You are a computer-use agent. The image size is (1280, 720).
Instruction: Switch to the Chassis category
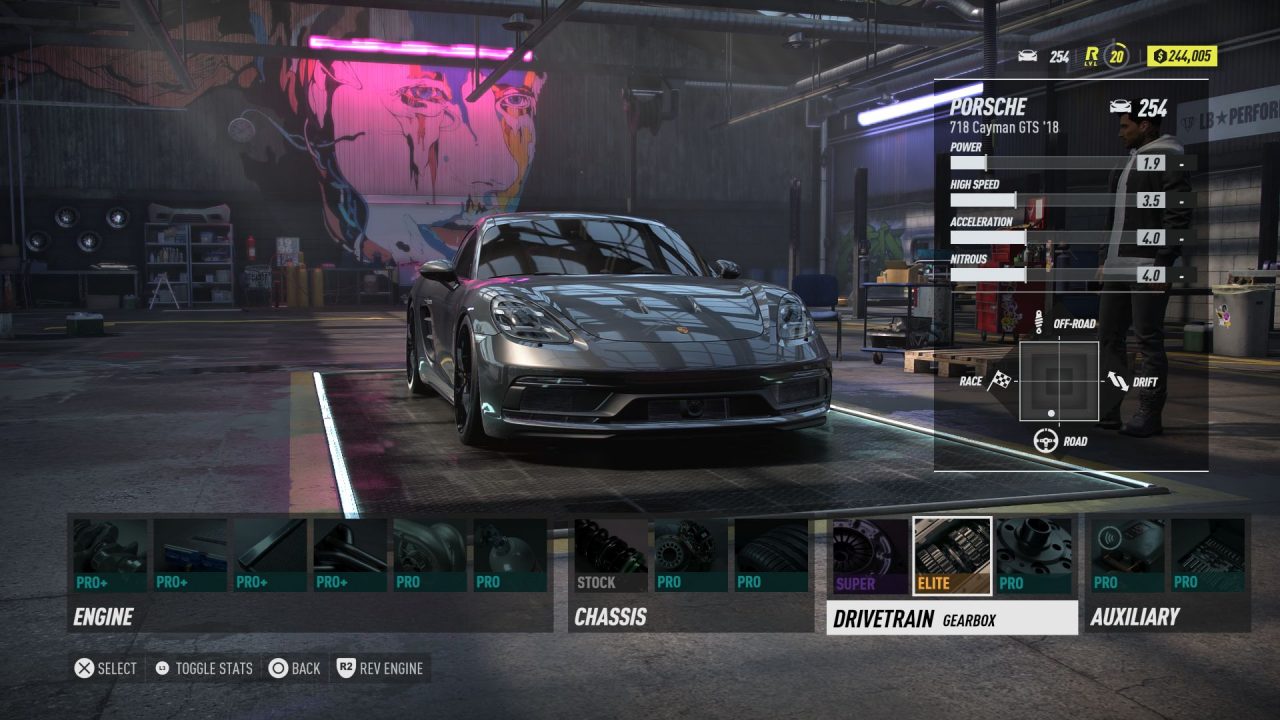(610, 617)
